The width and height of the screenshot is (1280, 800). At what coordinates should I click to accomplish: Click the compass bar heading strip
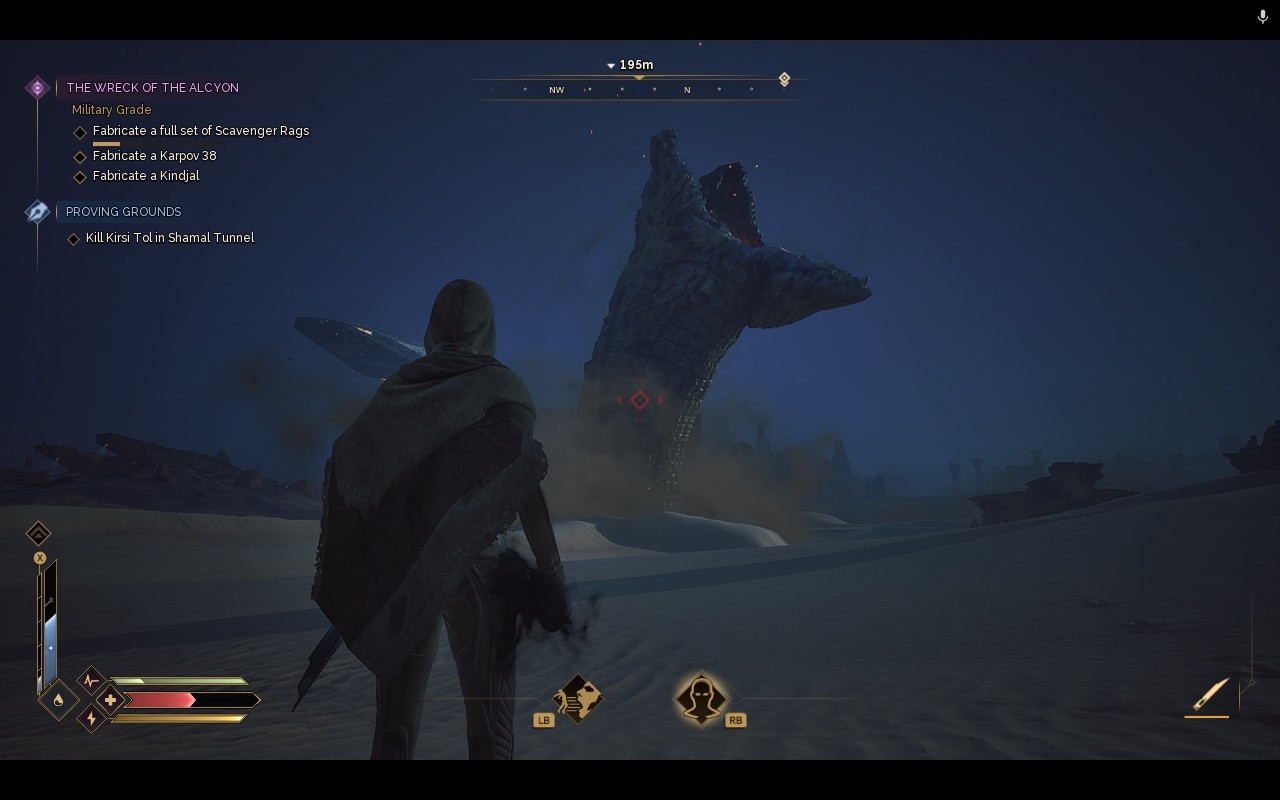point(638,90)
